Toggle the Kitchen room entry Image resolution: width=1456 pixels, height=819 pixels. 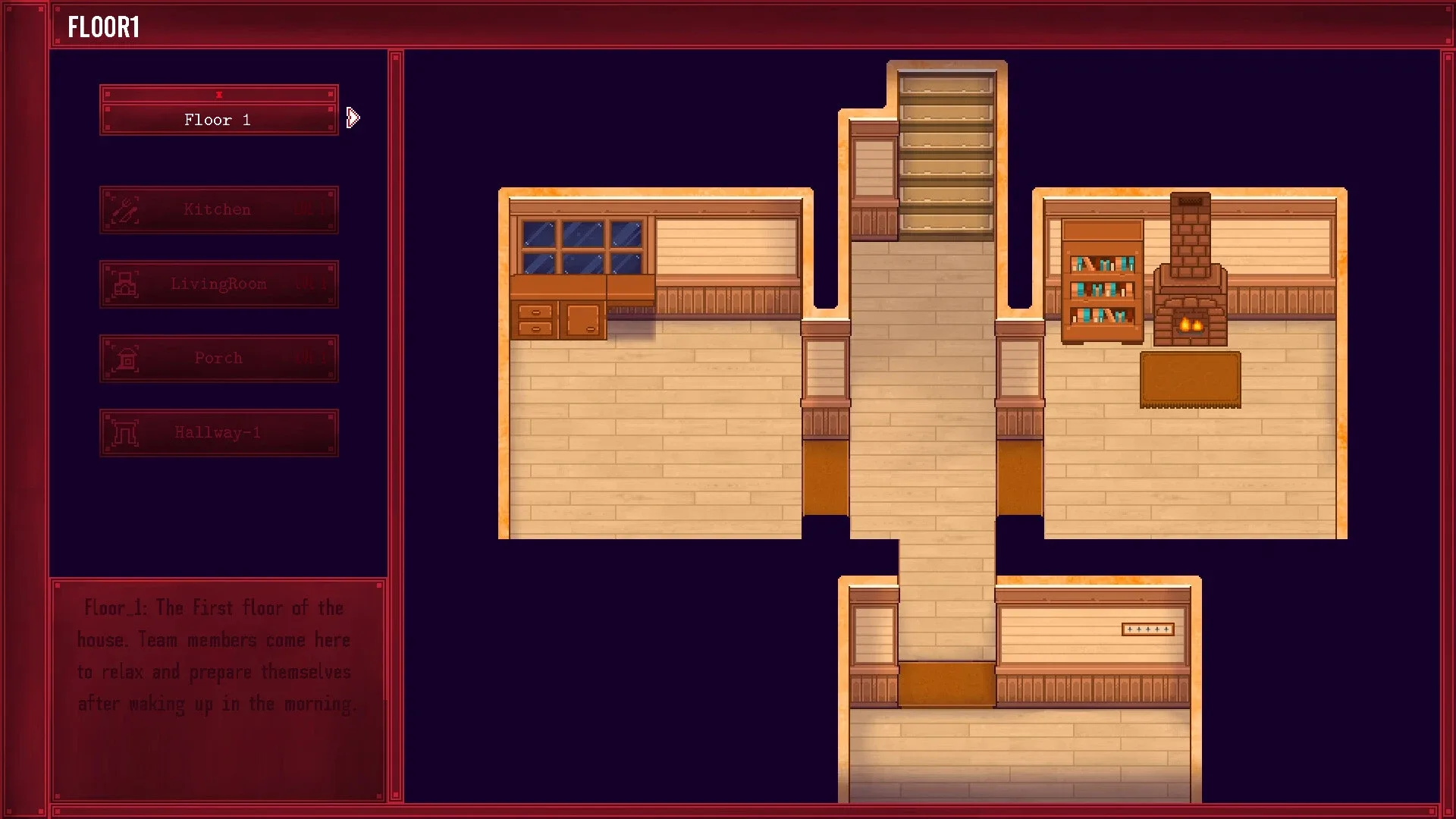[218, 209]
